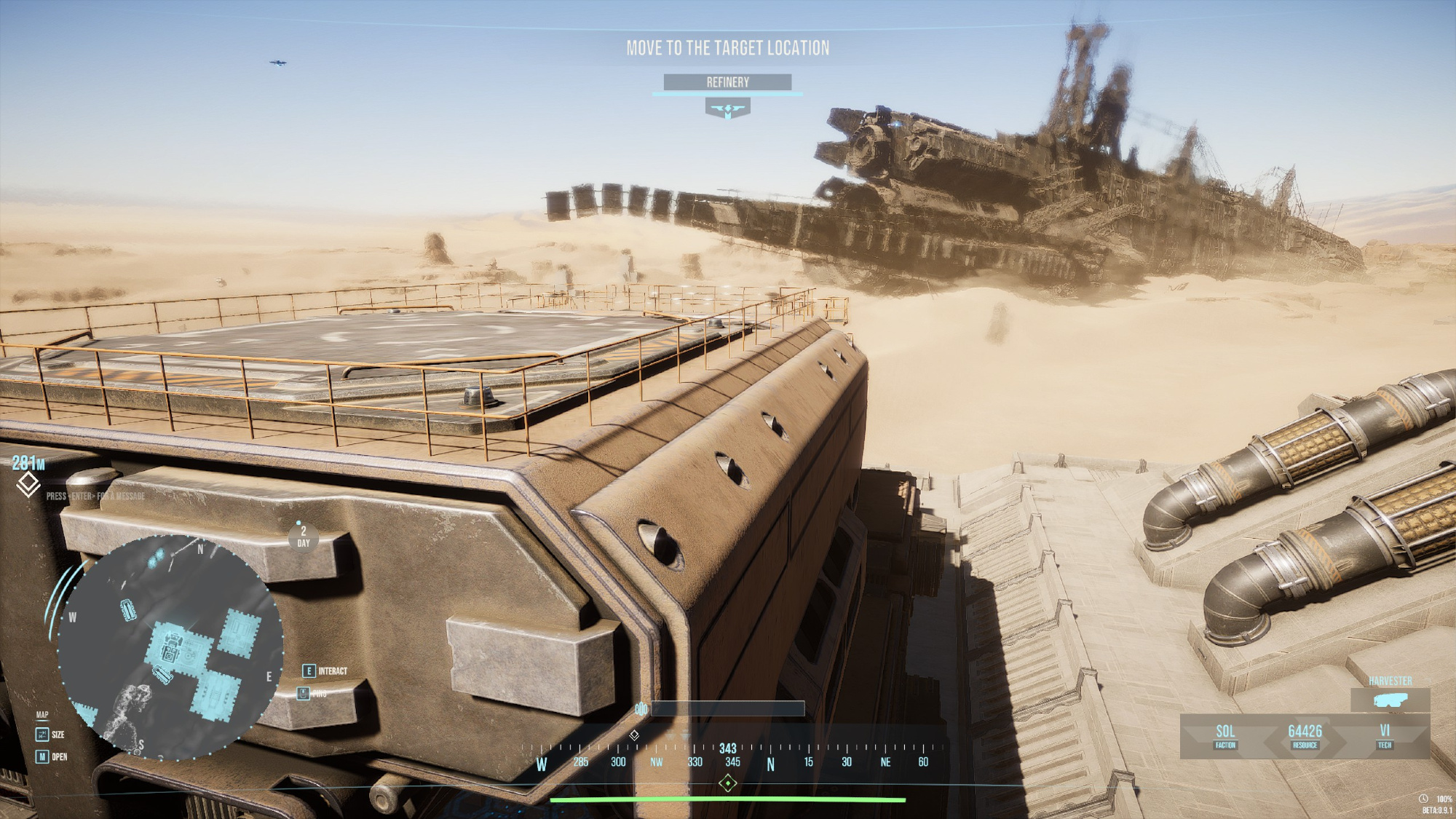The width and height of the screenshot is (1456, 819).
Task: Click the Refinery objective label
Action: click(727, 82)
